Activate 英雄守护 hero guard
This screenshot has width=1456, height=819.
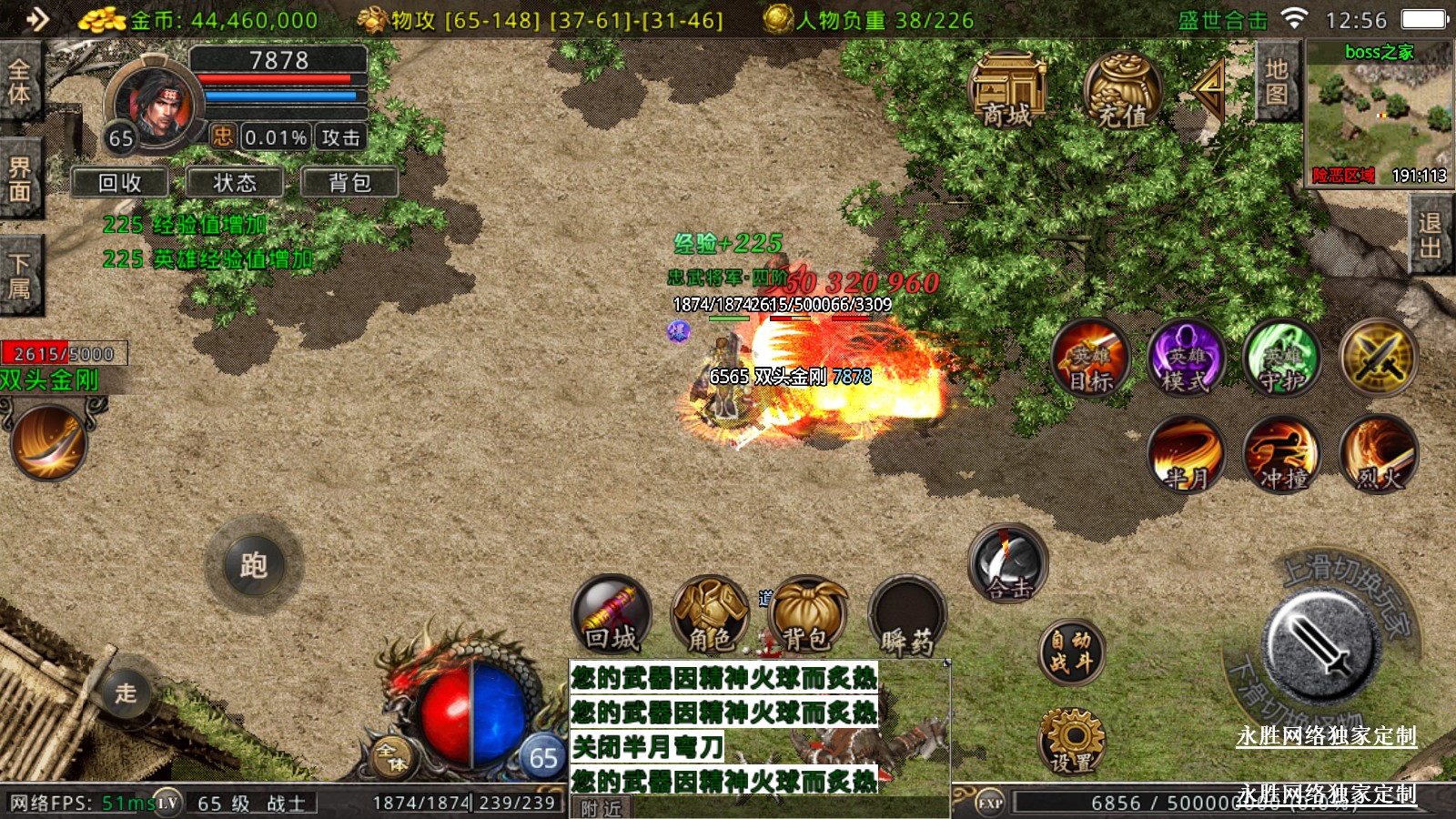(x=1282, y=358)
